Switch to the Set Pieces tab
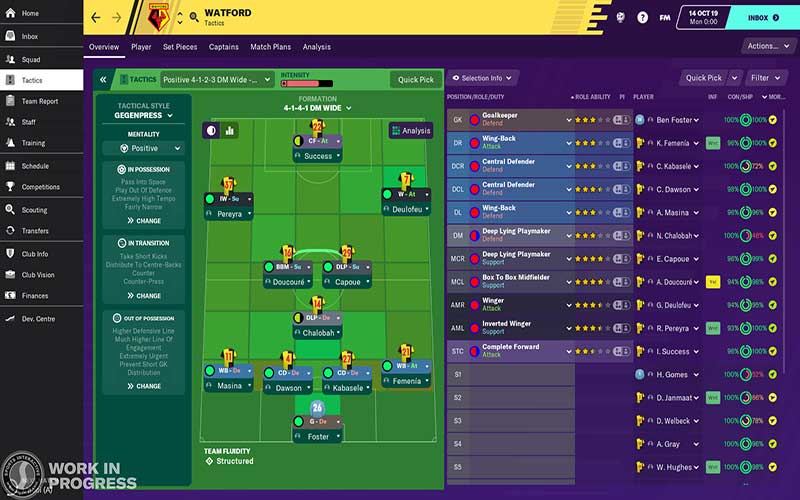 click(x=180, y=47)
